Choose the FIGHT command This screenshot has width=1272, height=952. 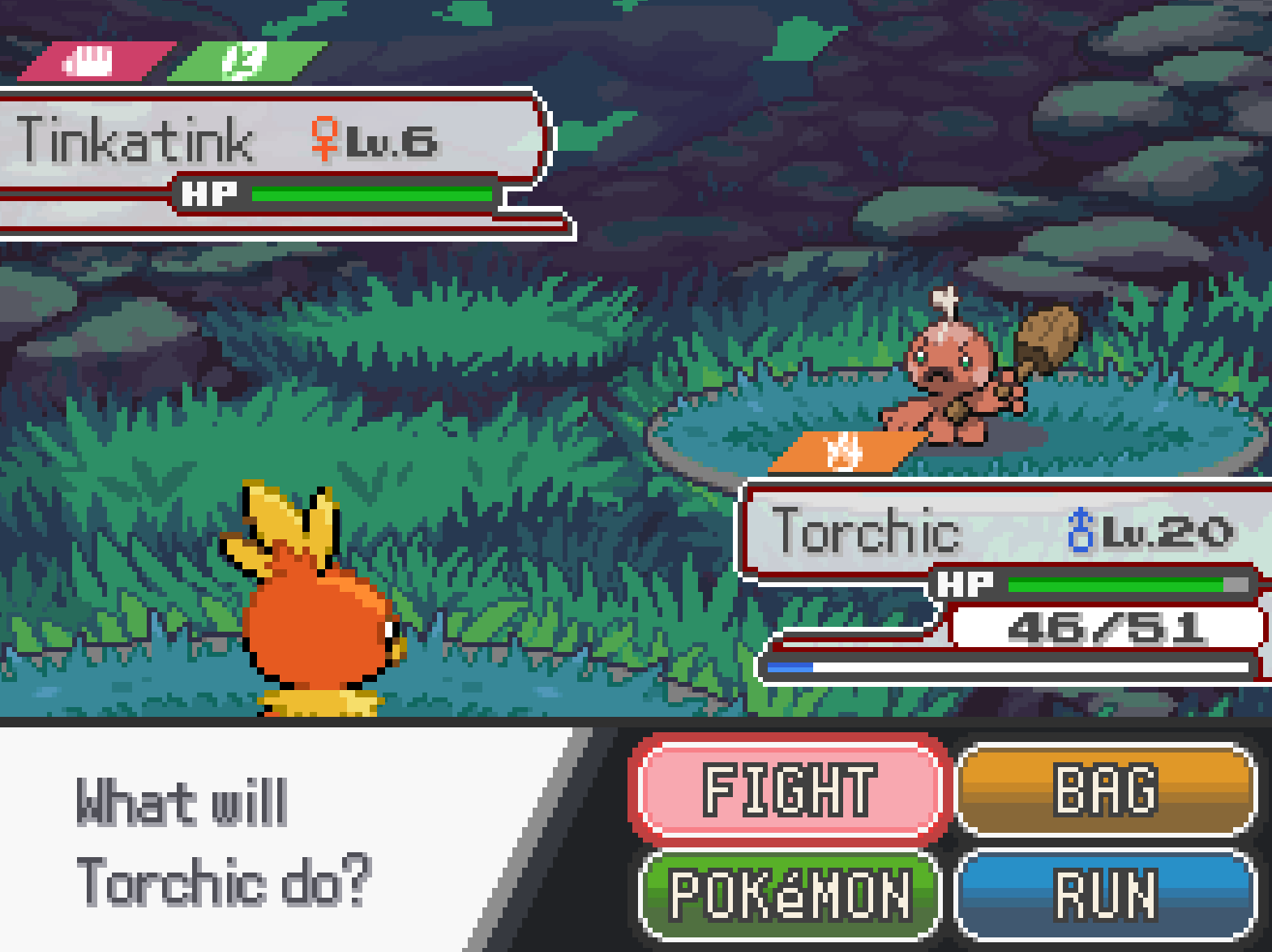pyautogui.click(x=788, y=789)
